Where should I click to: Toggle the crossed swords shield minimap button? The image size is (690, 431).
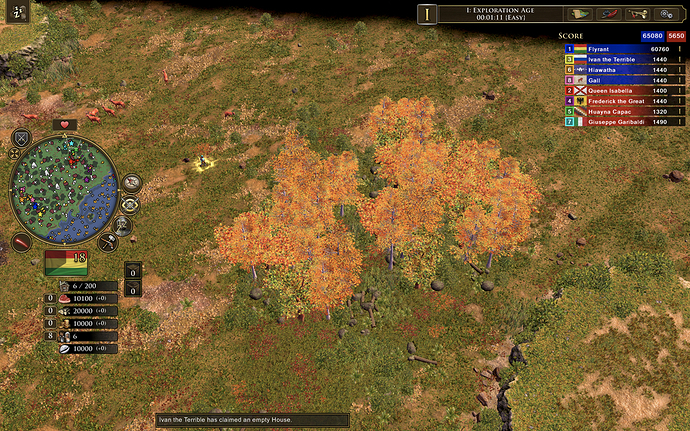tap(22, 138)
